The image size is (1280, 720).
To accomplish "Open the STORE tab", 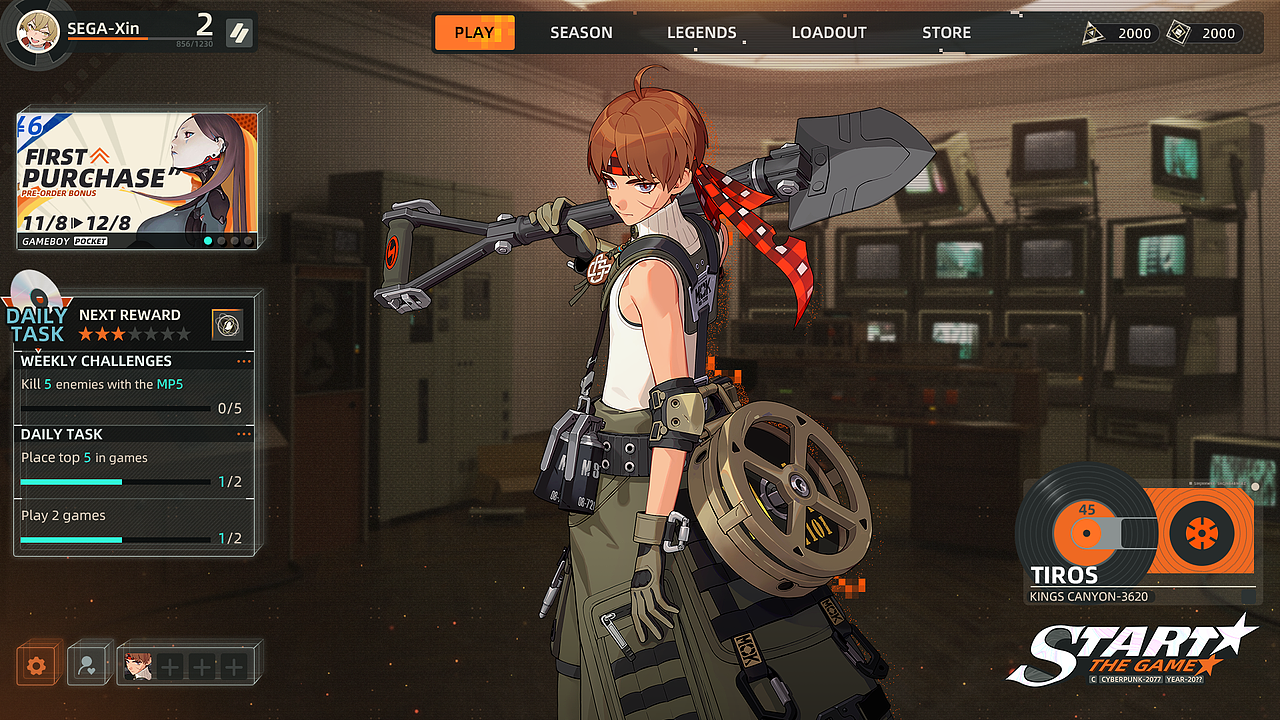I will (x=946, y=33).
